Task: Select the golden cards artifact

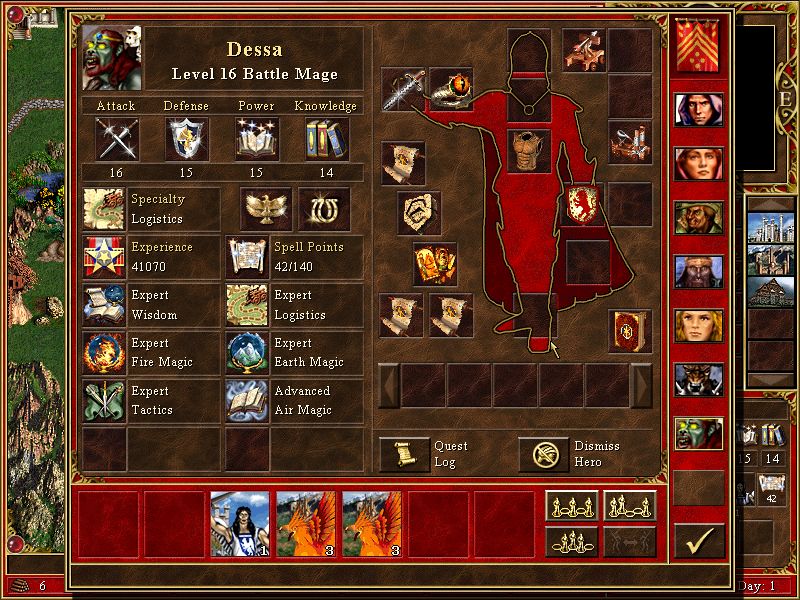Action: tap(435, 263)
